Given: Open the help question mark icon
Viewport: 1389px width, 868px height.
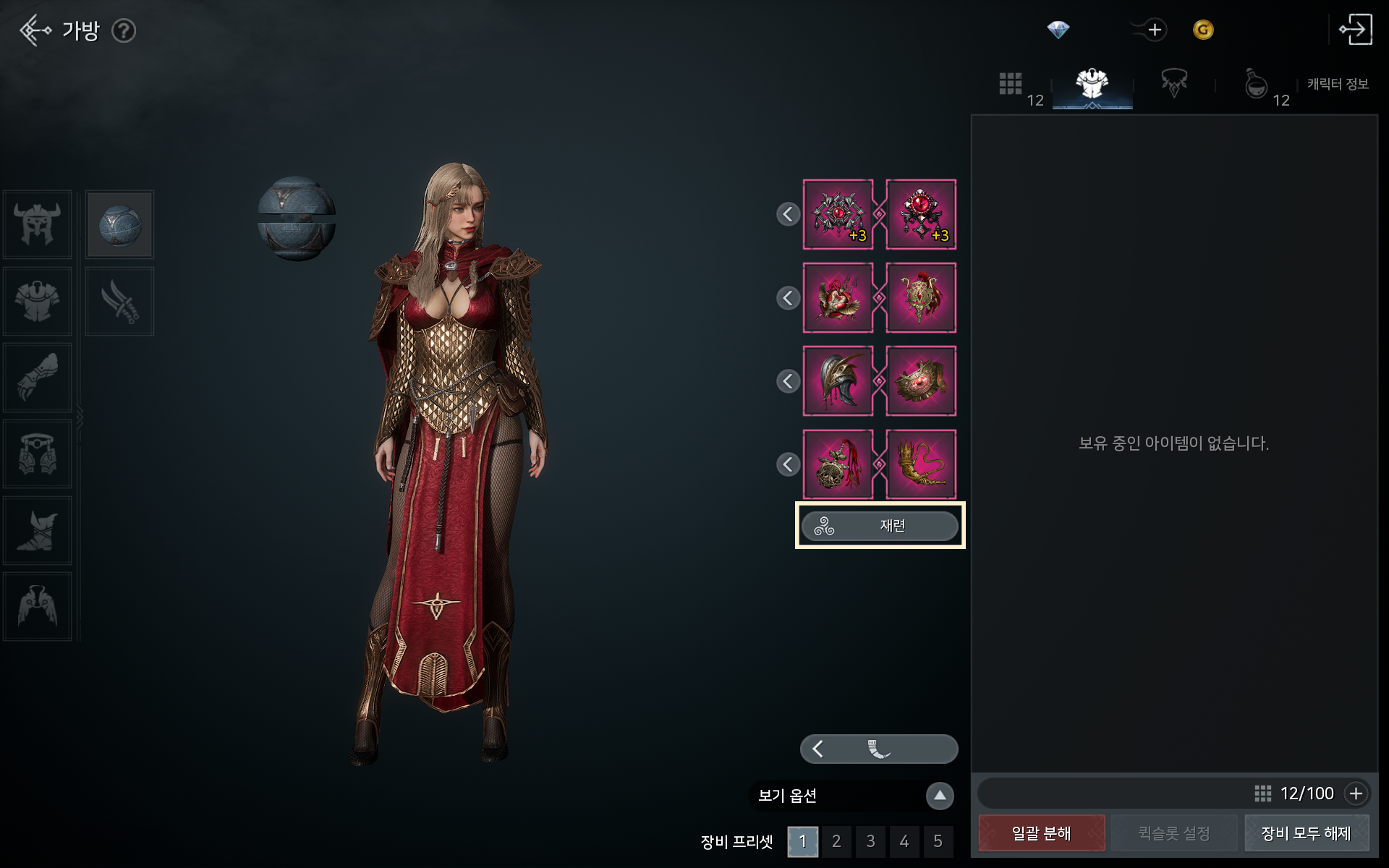Looking at the screenshot, I should coord(124,30).
